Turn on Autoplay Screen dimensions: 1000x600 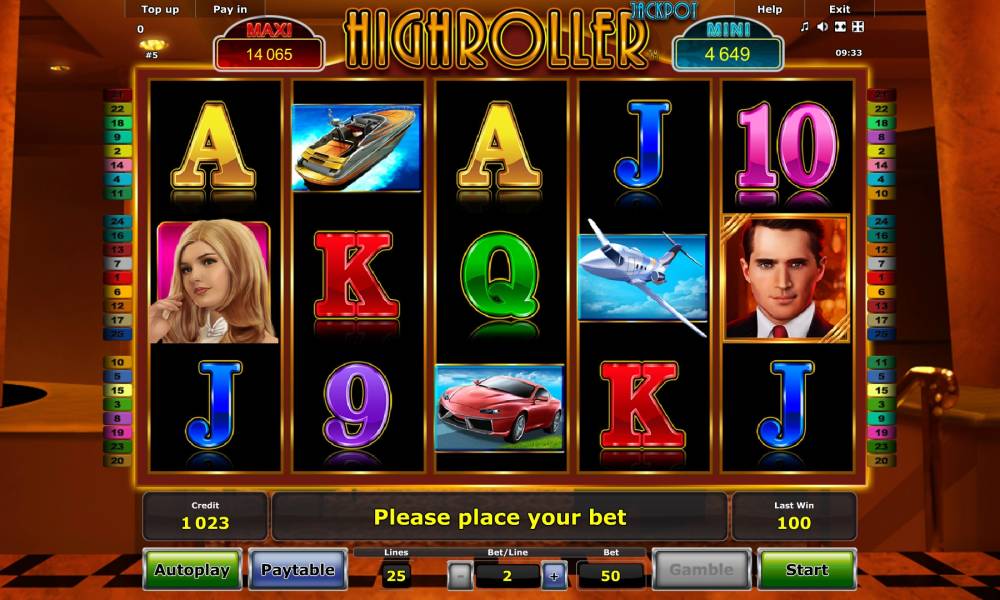(x=191, y=570)
